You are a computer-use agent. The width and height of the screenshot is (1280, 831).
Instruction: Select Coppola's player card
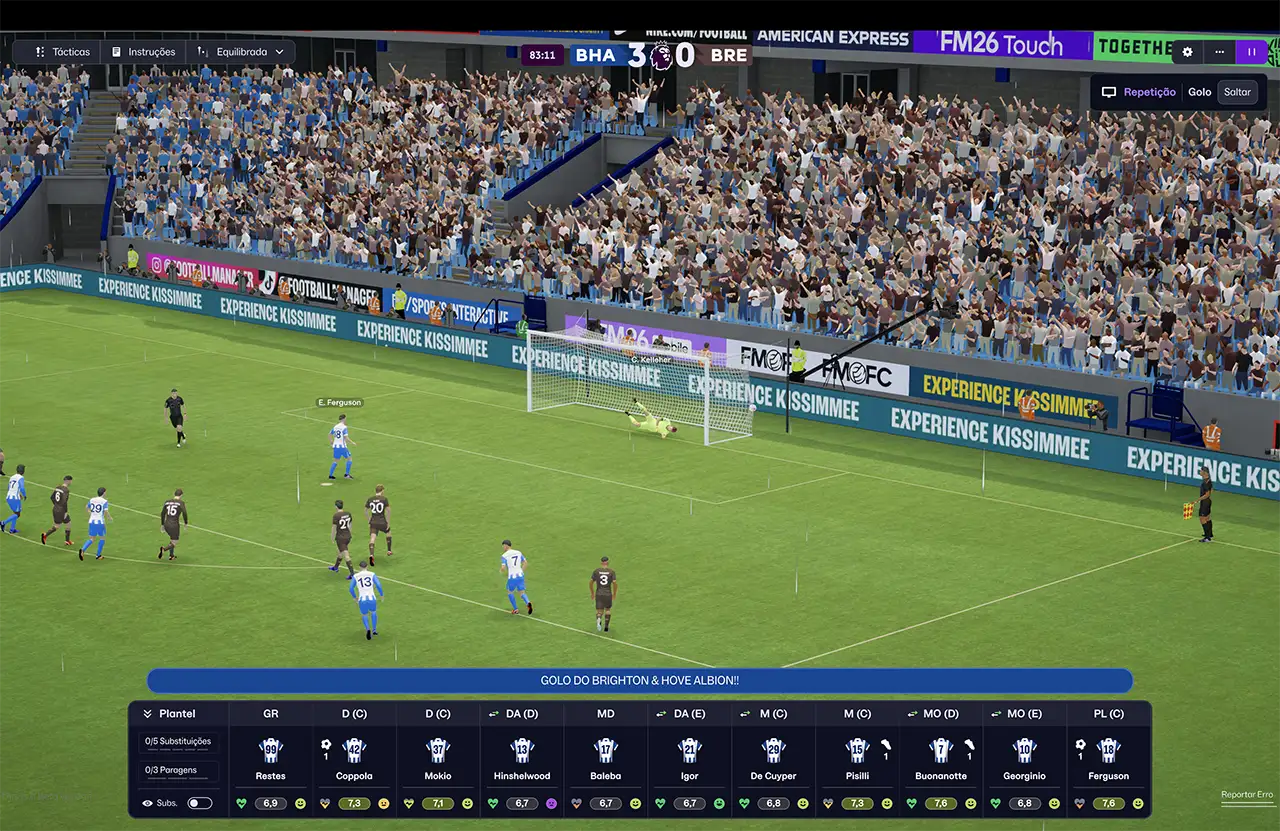coord(354,760)
